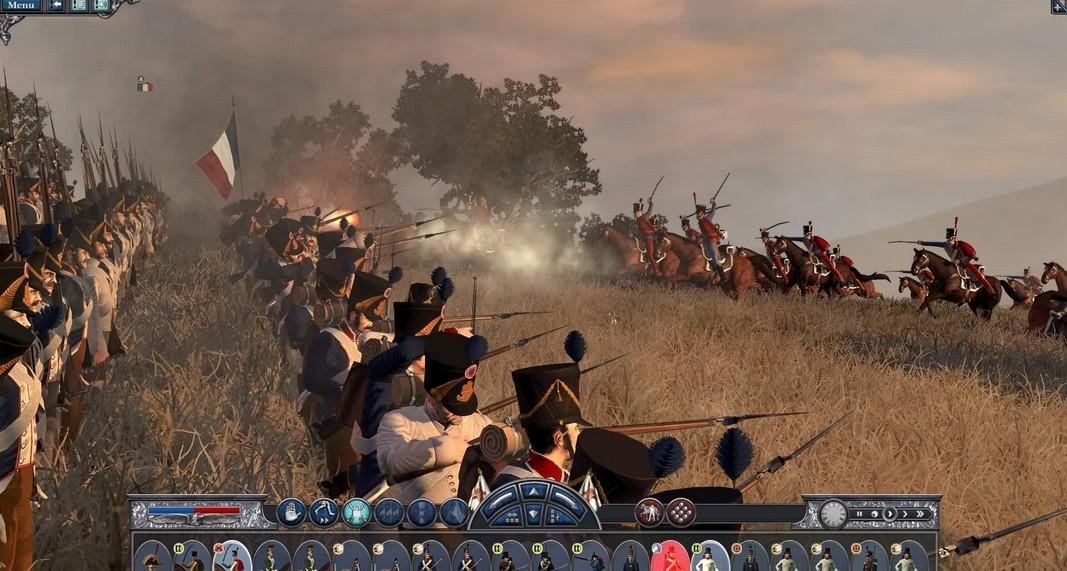Set battle speed to normal play

coord(888,514)
